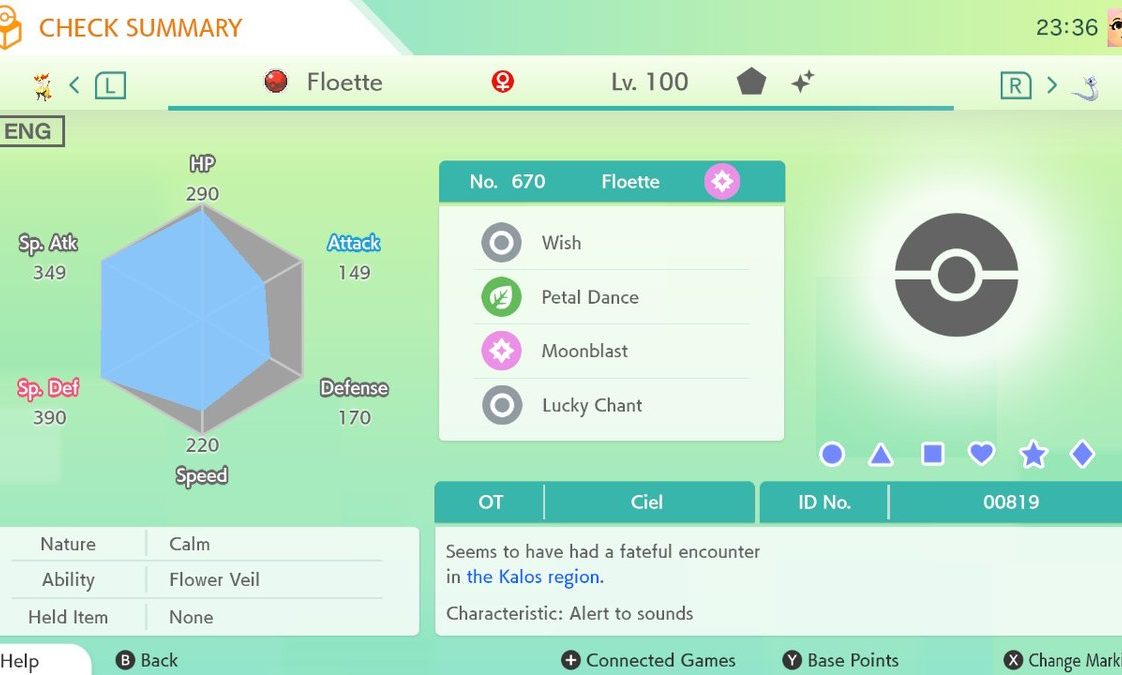Click the ENG language tag
Image resolution: width=1122 pixels, height=675 pixels.
29,132
